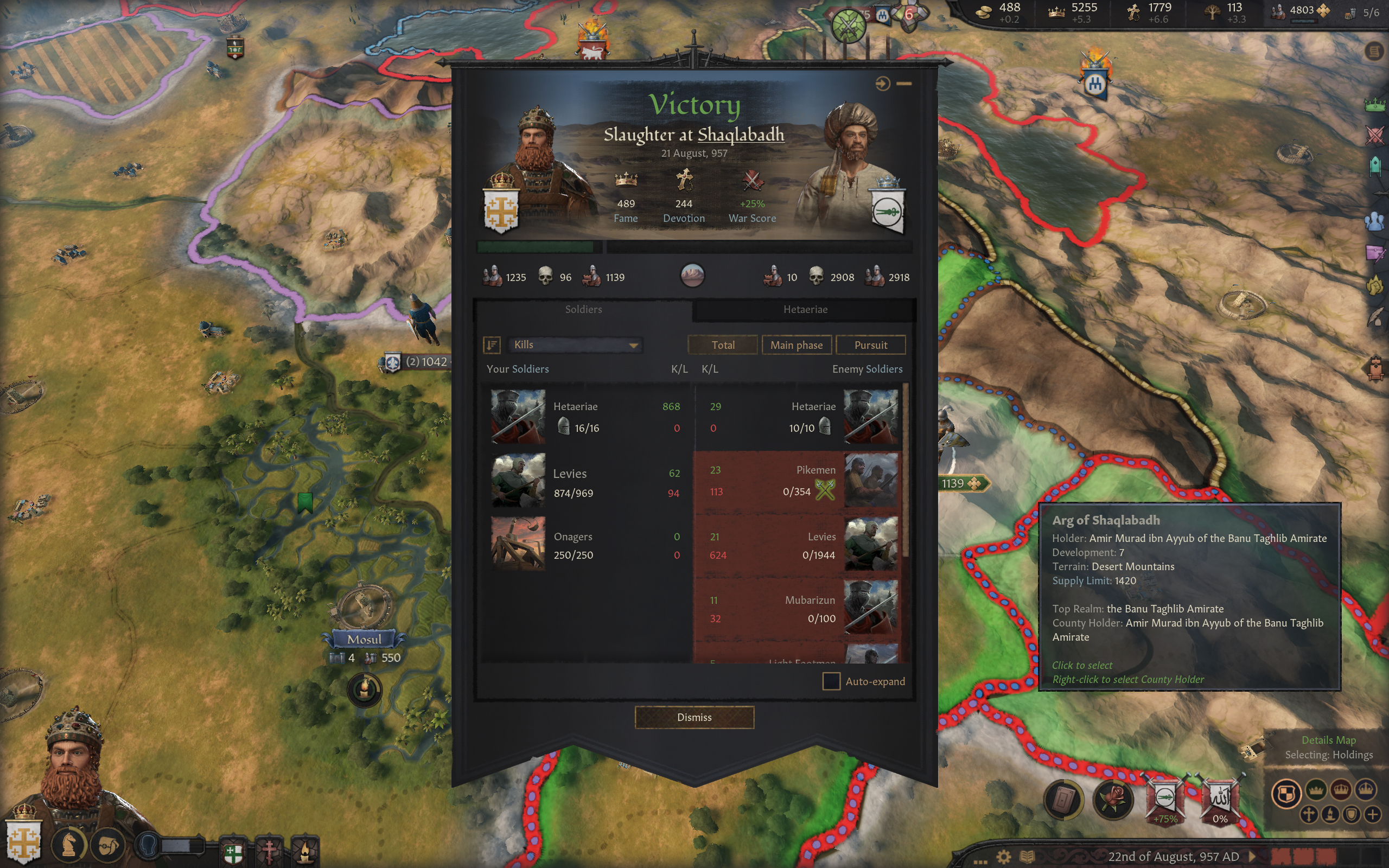Open the game settings gear icon

point(1003,857)
